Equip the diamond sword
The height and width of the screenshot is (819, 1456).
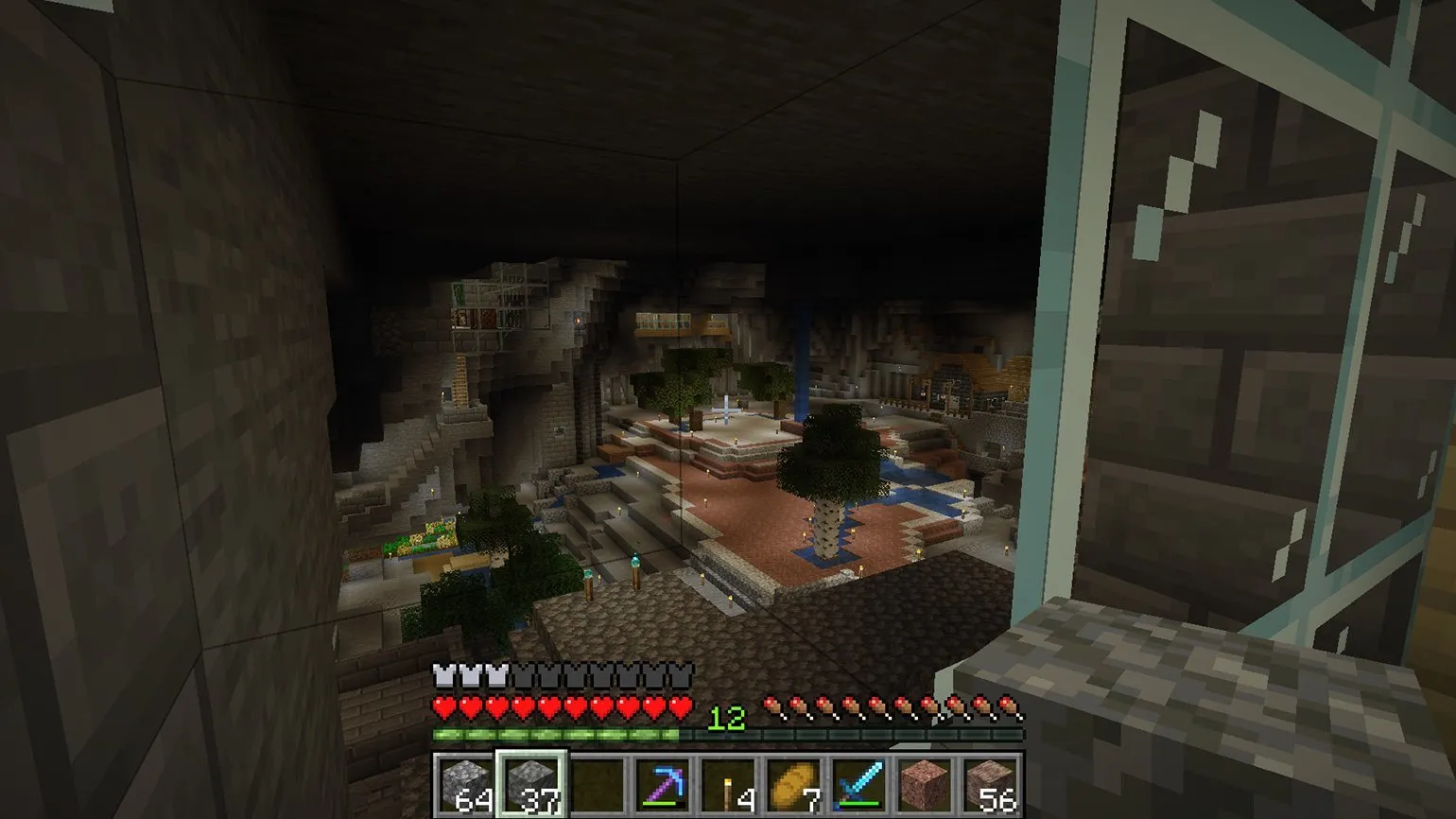click(859, 784)
